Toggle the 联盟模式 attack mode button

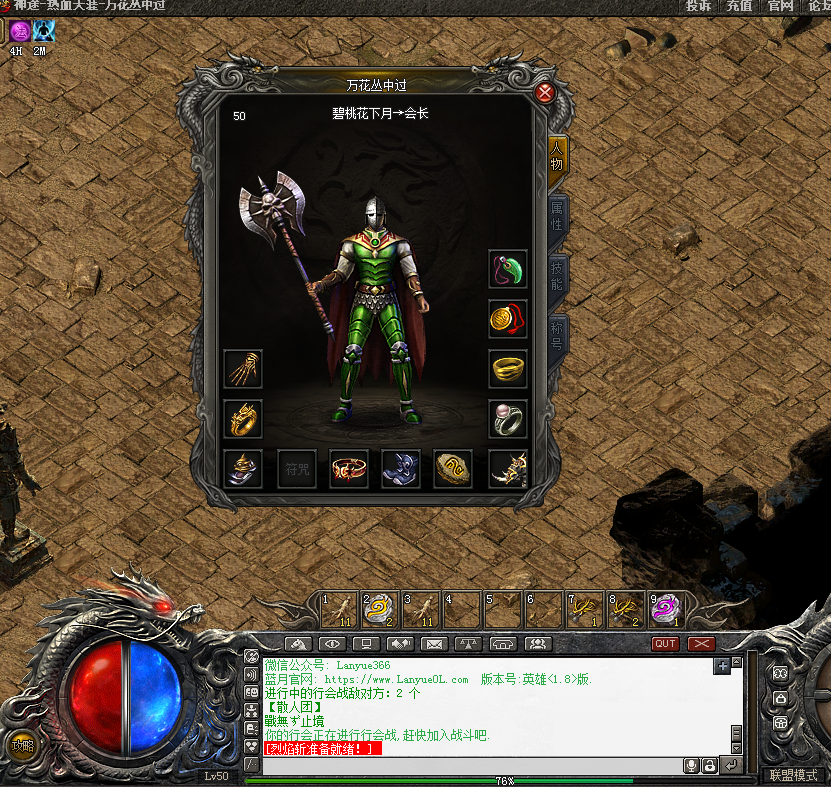coord(793,775)
